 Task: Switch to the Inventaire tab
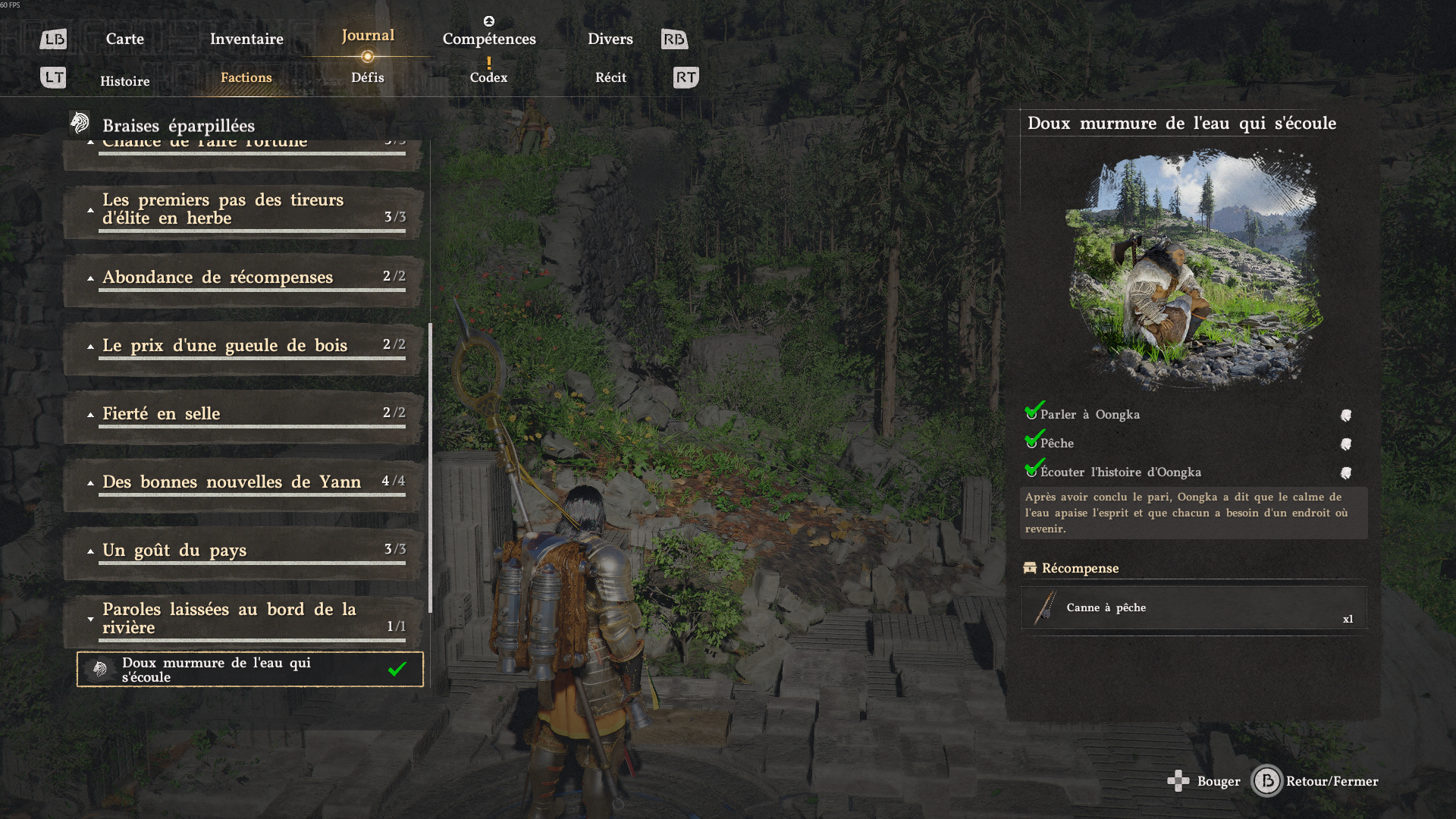(x=246, y=38)
